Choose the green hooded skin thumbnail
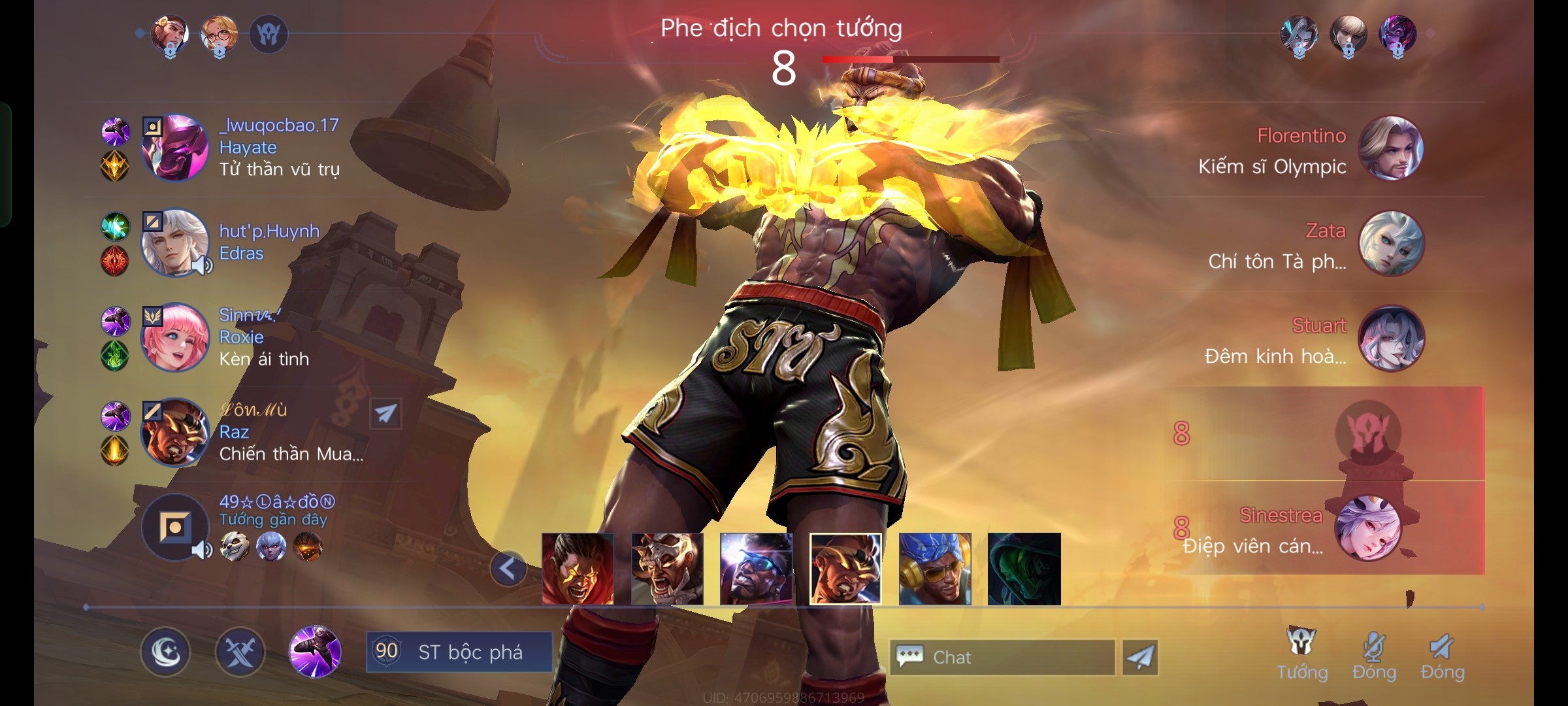The width and height of the screenshot is (1568, 706). pos(1024,569)
